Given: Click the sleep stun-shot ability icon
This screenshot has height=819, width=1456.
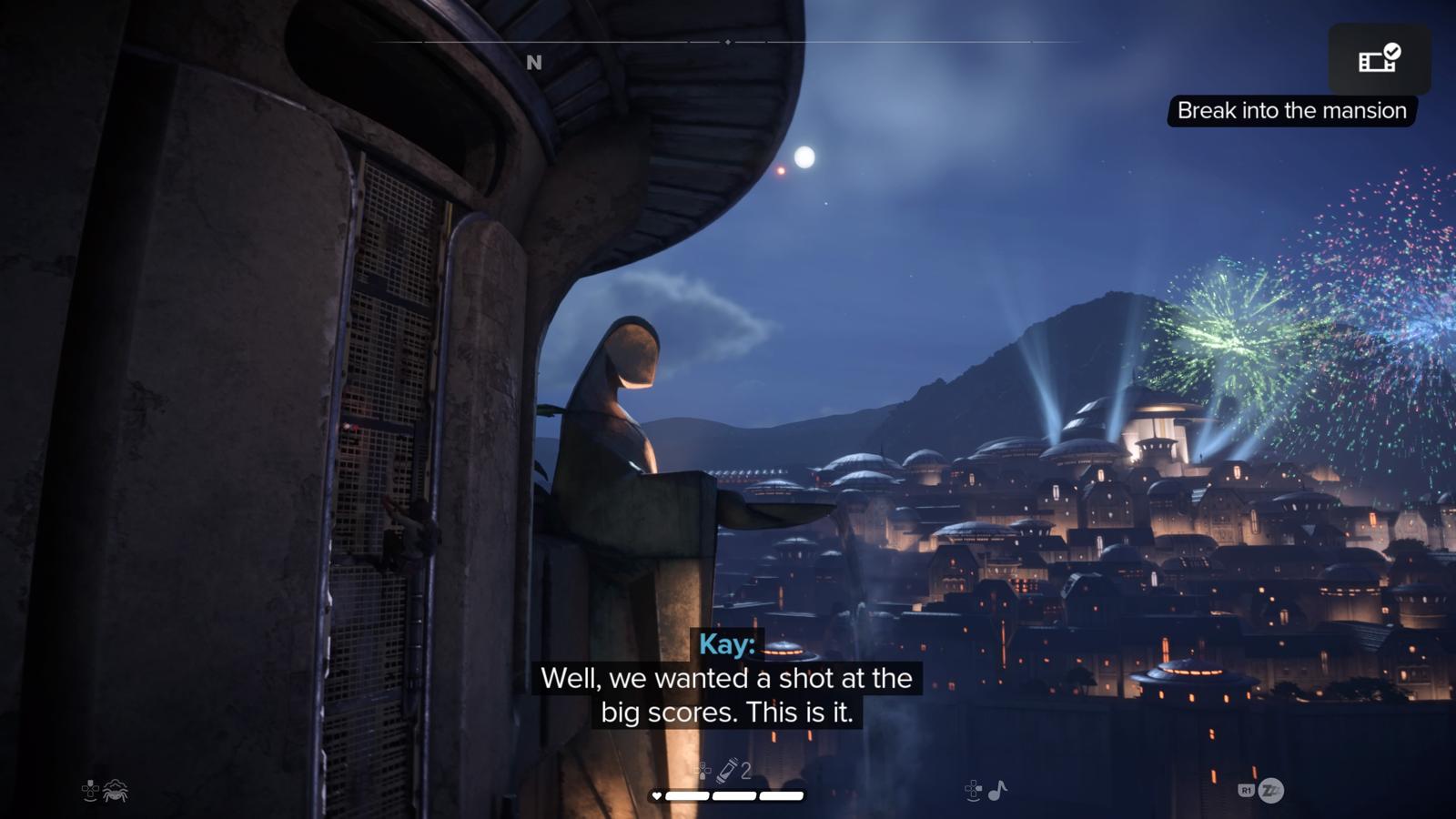Looking at the screenshot, I should coord(1270,790).
